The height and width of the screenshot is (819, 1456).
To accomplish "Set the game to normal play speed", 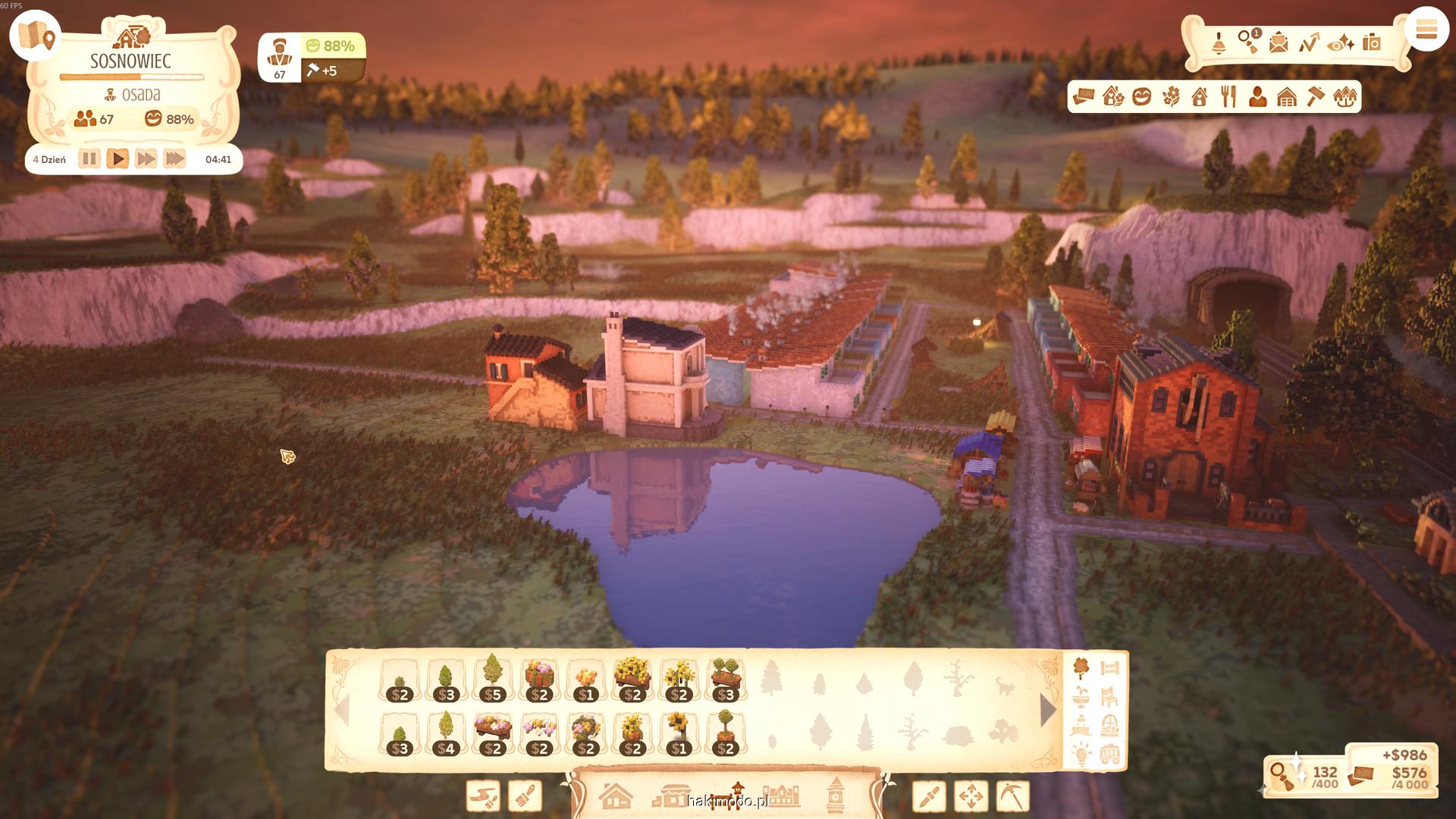I will (118, 159).
